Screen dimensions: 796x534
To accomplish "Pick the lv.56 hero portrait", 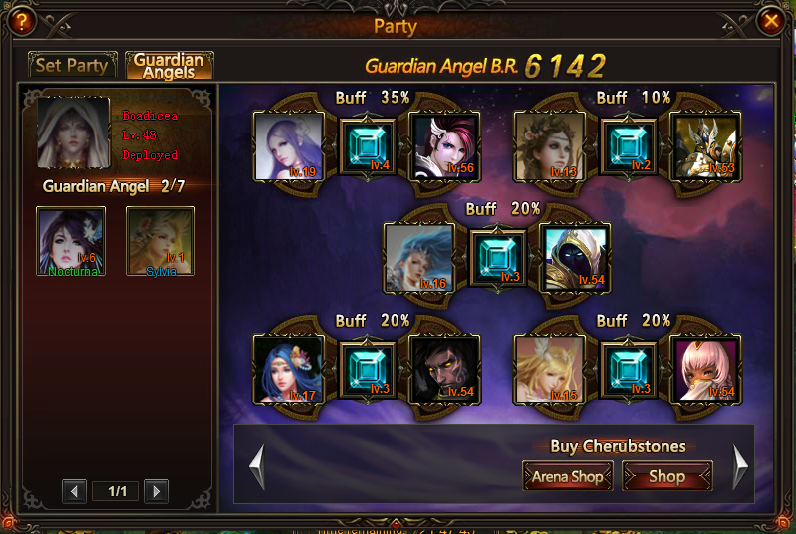I will click(445, 145).
